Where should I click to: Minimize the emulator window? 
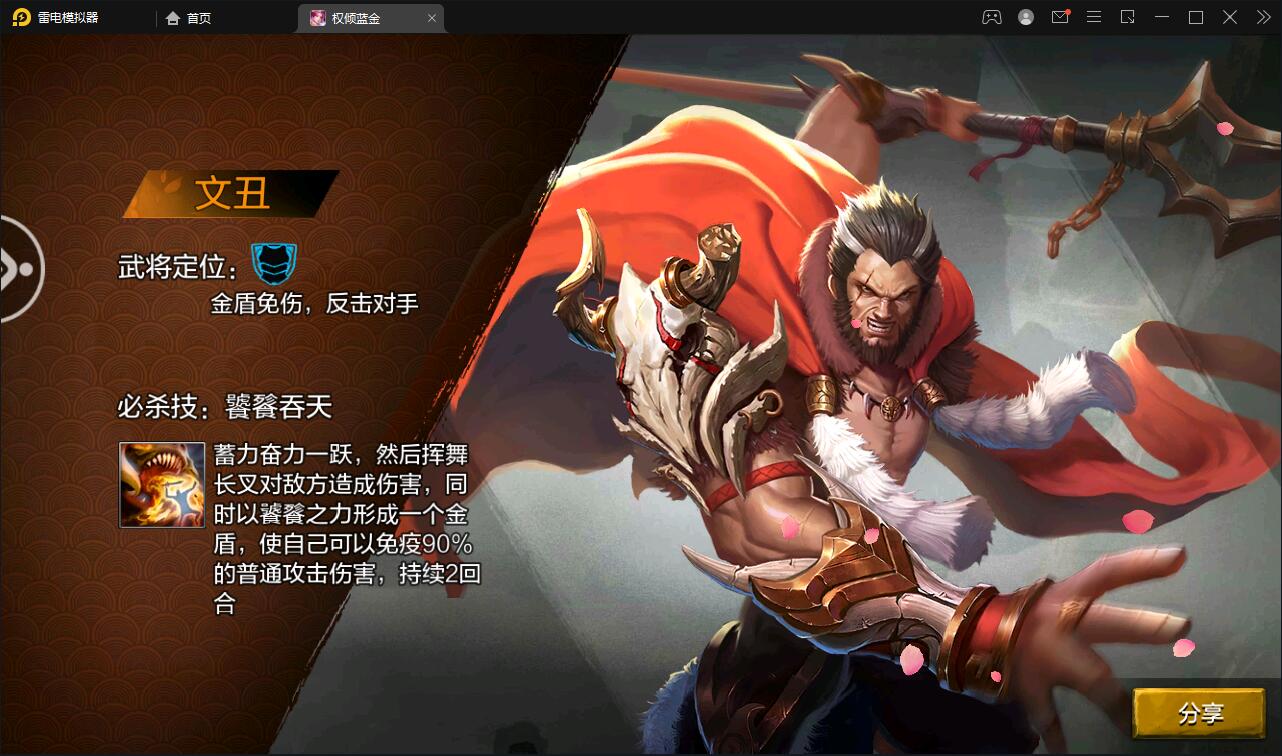click(x=1162, y=17)
